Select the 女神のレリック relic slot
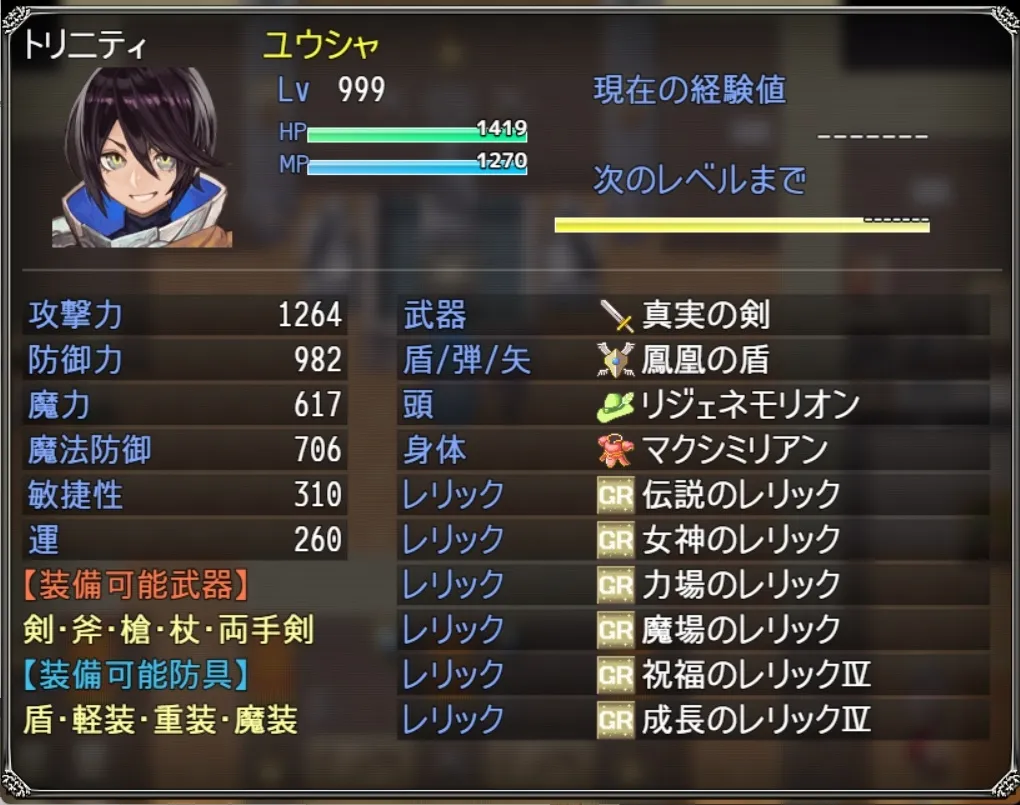This screenshot has width=1020, height=805. [x=740, y=540]
